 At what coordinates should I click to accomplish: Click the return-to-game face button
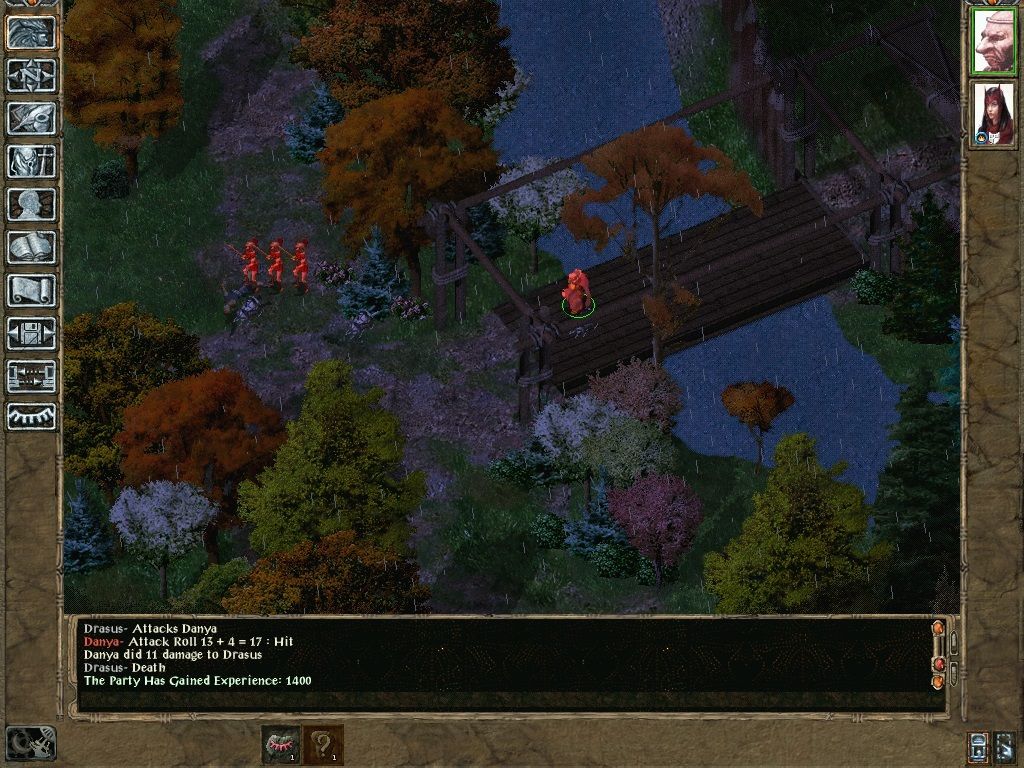coord(32,33)
